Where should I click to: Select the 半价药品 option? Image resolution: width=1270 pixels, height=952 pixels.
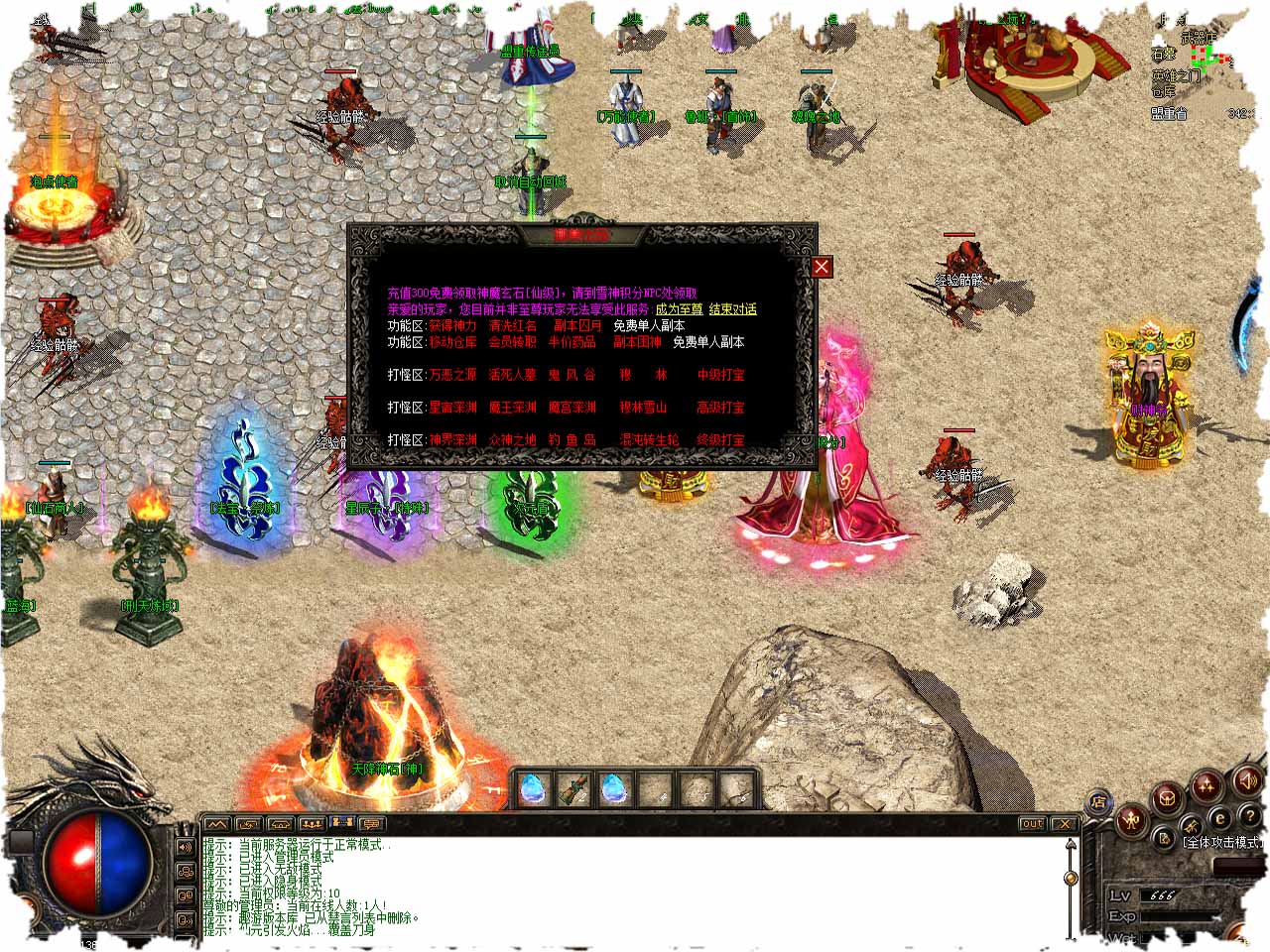tap(572, 342)
